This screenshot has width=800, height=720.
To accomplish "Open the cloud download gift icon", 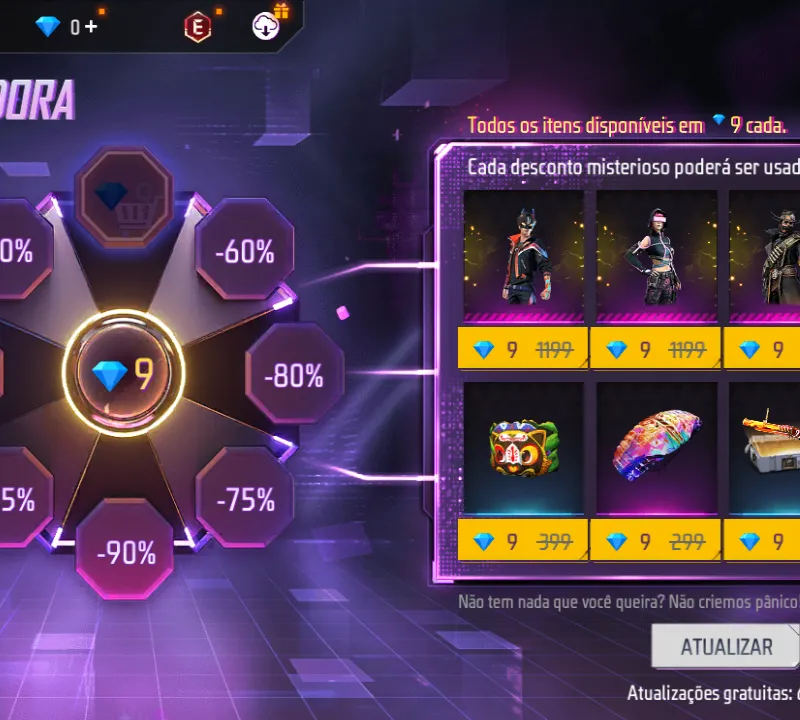I will (x=267, y=27).
